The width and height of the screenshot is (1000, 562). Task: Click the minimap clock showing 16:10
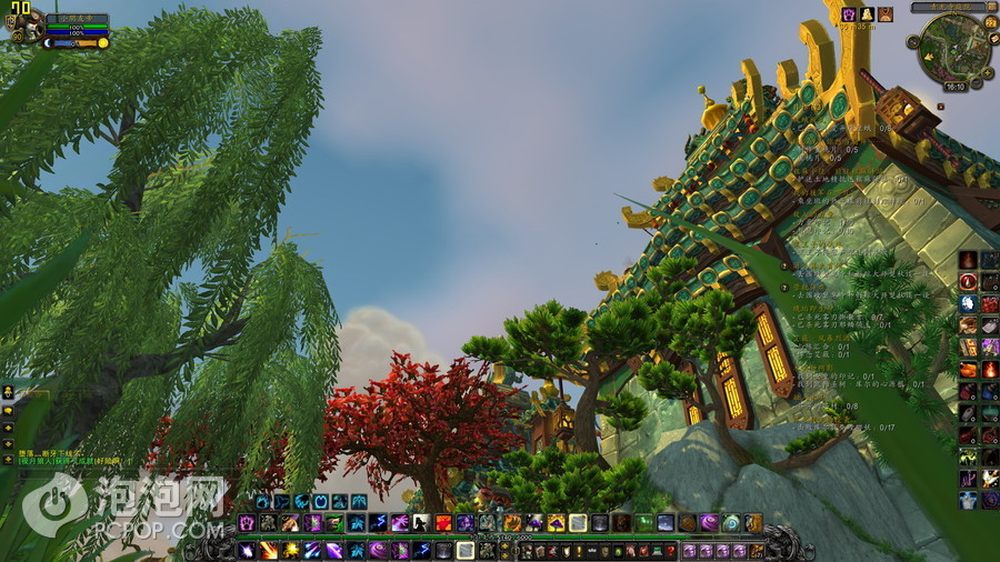[x=955, y=87]
